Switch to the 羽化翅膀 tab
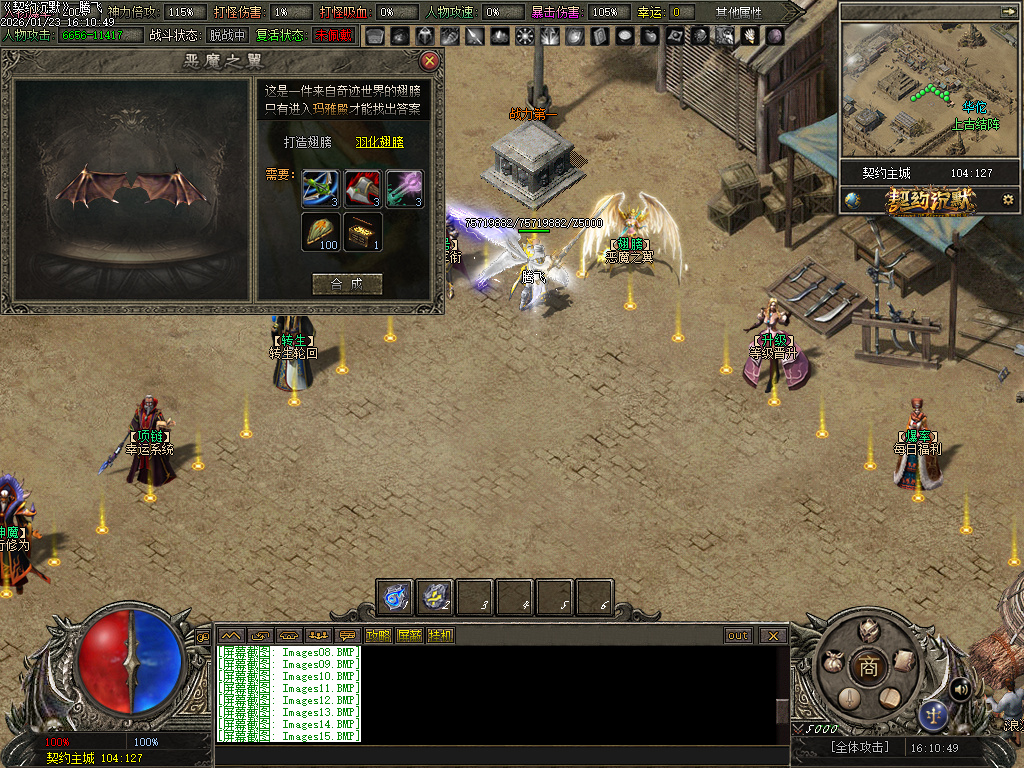 pos(380,142)
